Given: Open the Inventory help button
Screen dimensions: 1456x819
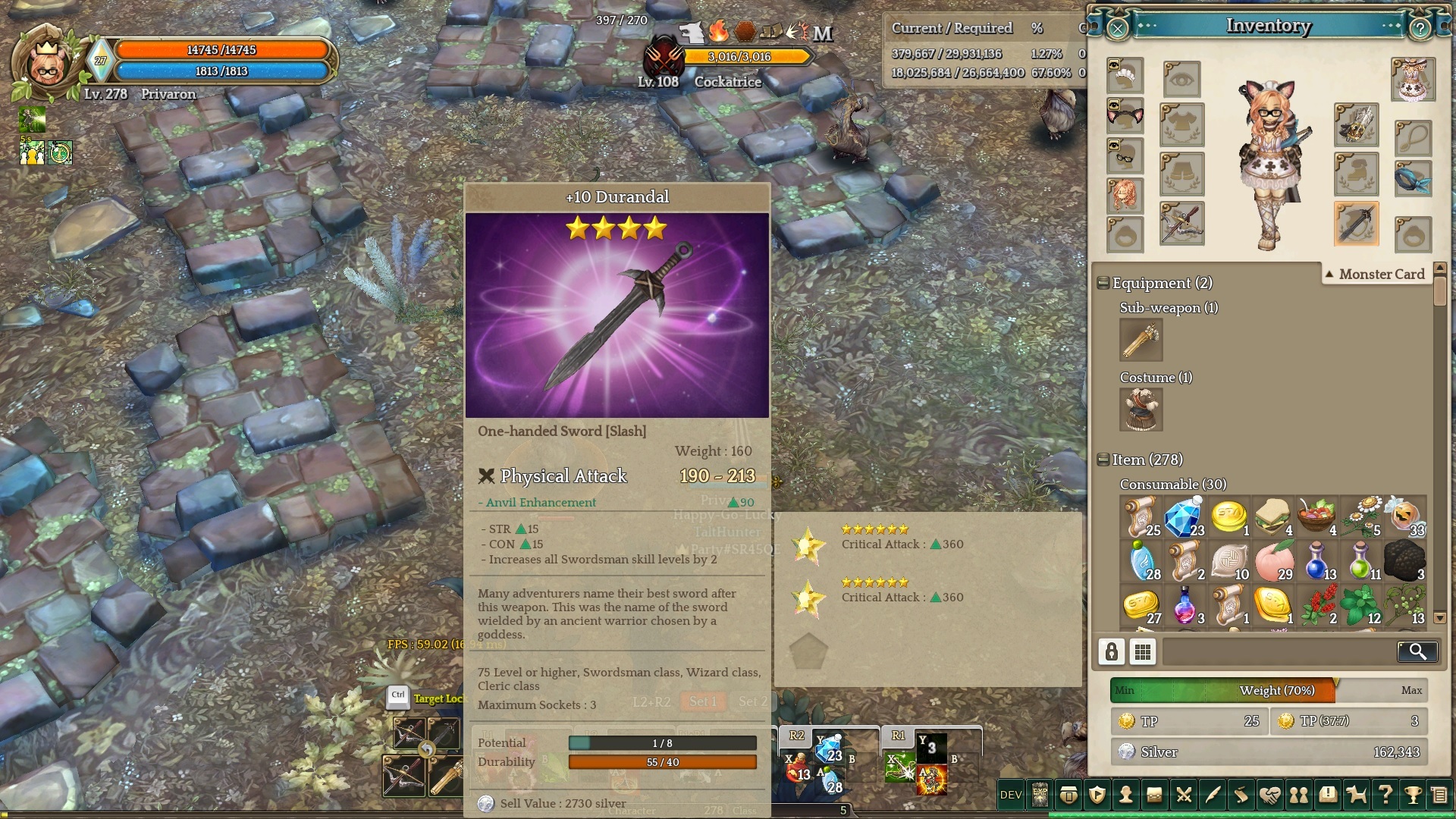Looking at the screenshot, I should click(x=1419, y=29).
